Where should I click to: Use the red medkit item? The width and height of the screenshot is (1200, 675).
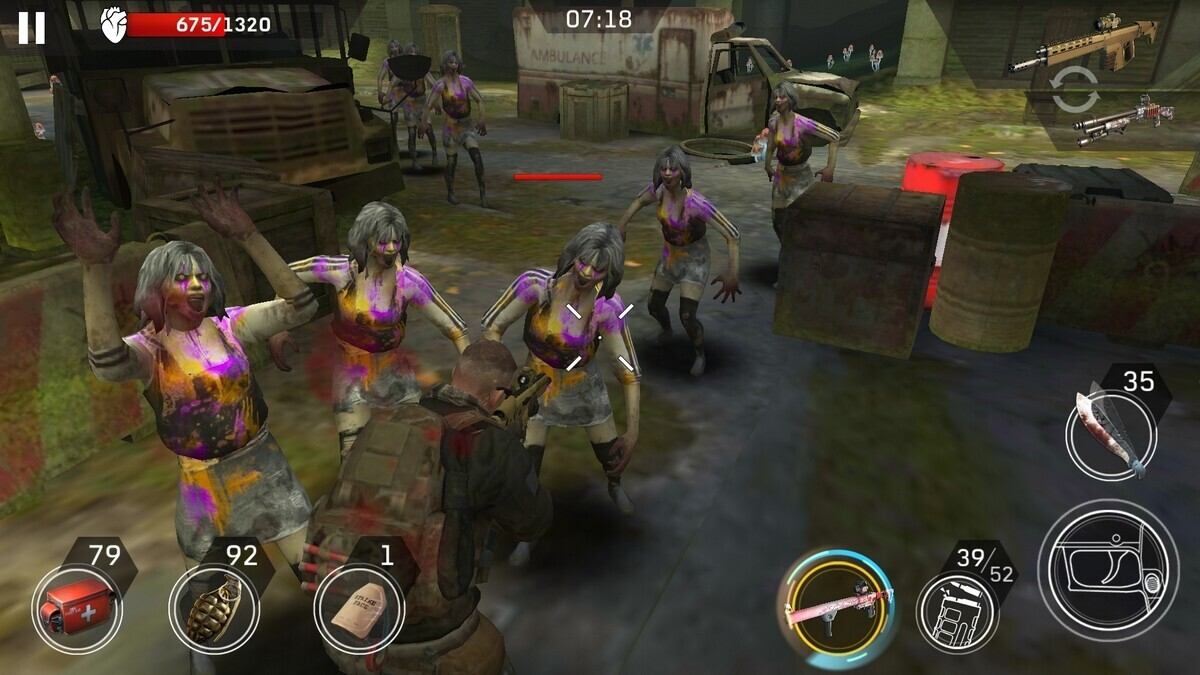click(76, 607)
